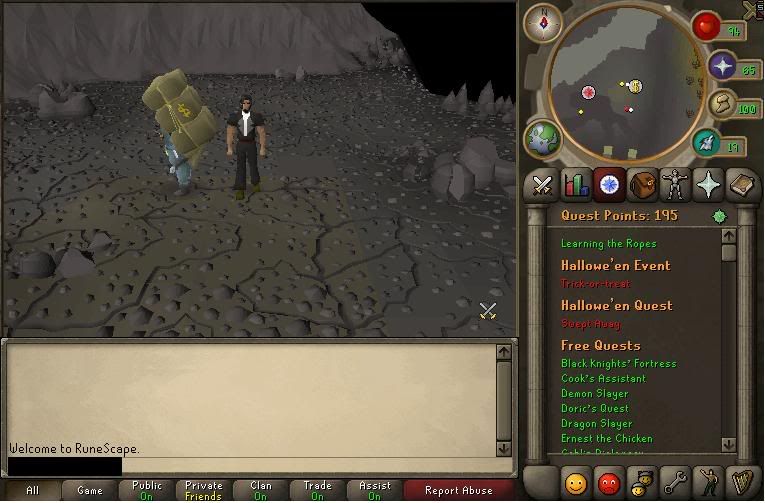765x503 pixels.
Task: Select the Dragon Slayer quest entry
Action: (596, 423)
